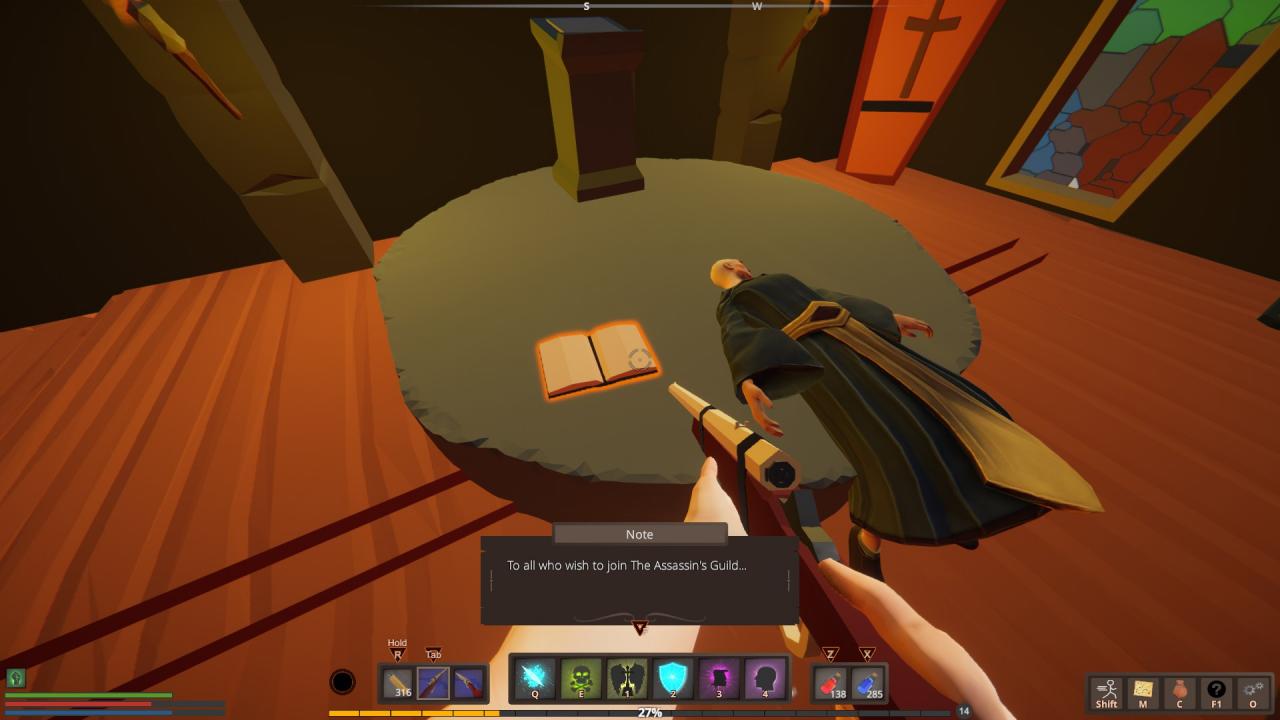Viewport: 1280px width, 720px height.
Task: Cast the purple glowing silhouette ability
Action: [719, 679]
